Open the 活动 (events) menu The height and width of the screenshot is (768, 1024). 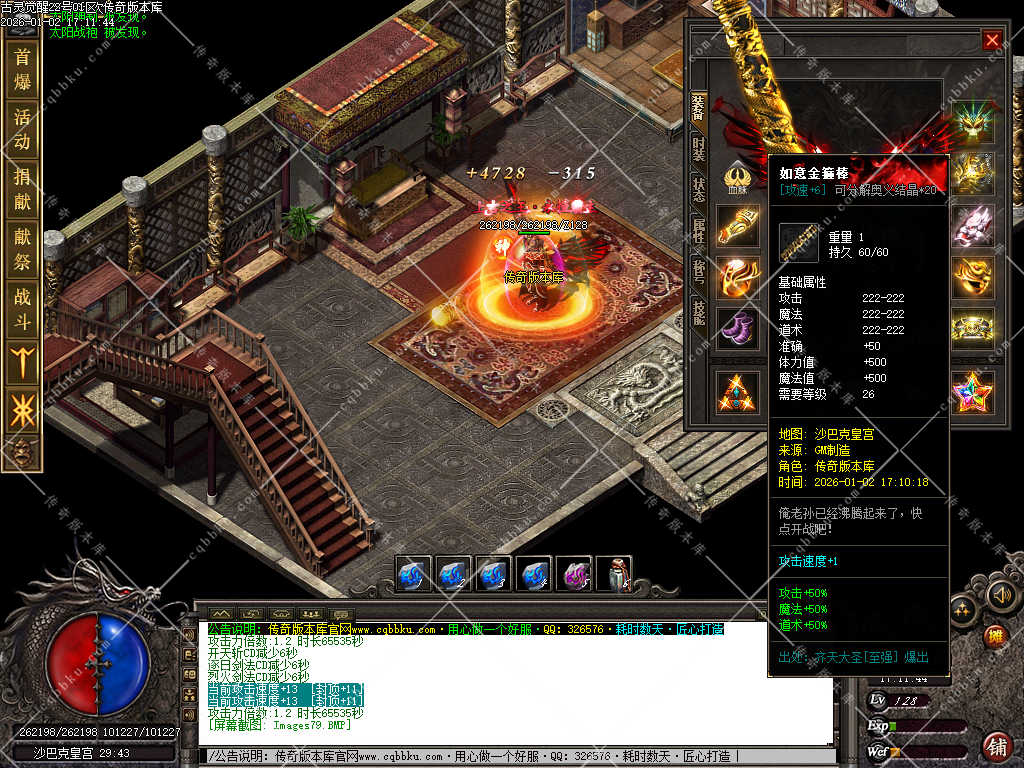22,129
